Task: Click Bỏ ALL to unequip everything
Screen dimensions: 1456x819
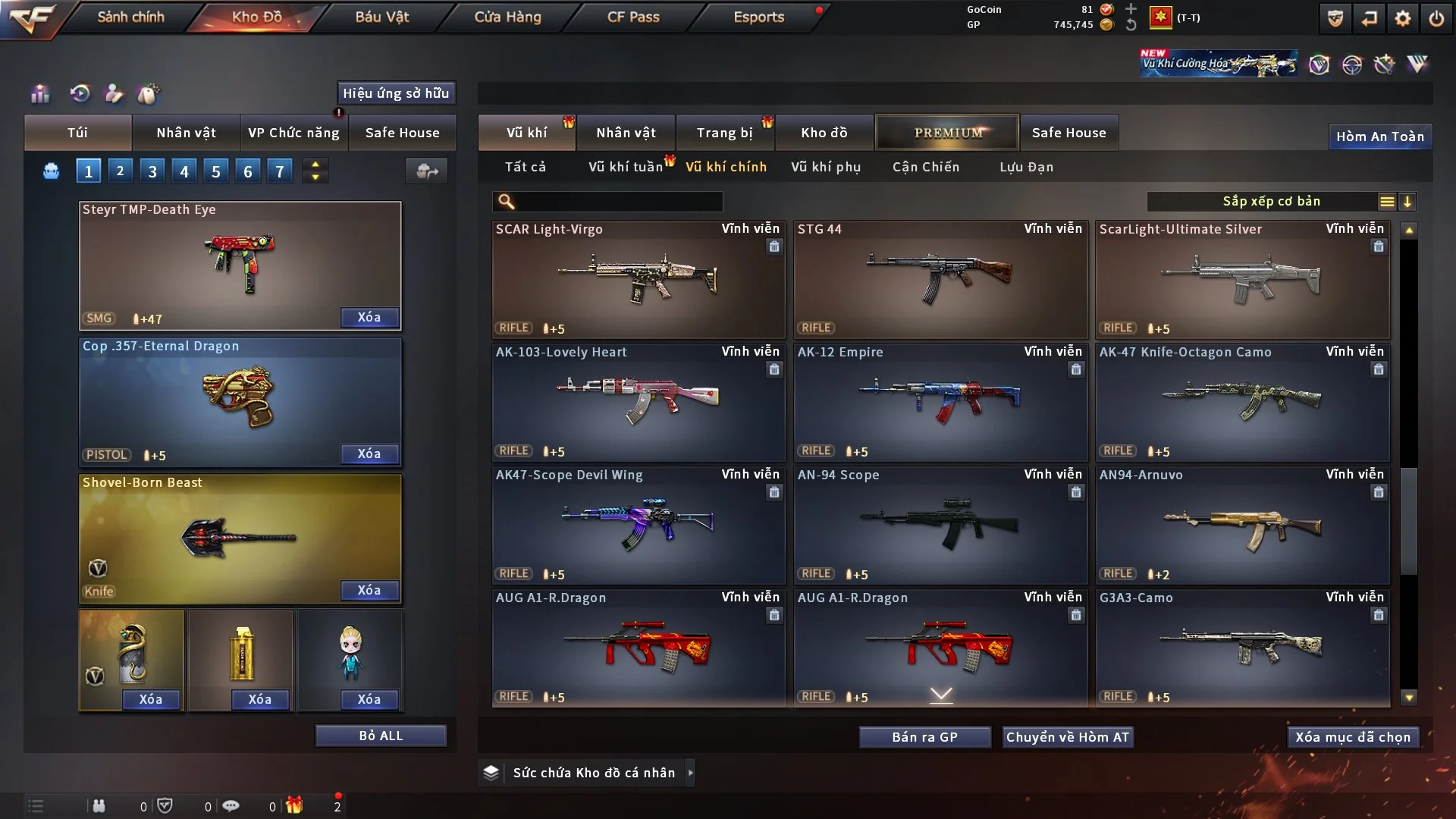Action: click(x=381, y=736)
